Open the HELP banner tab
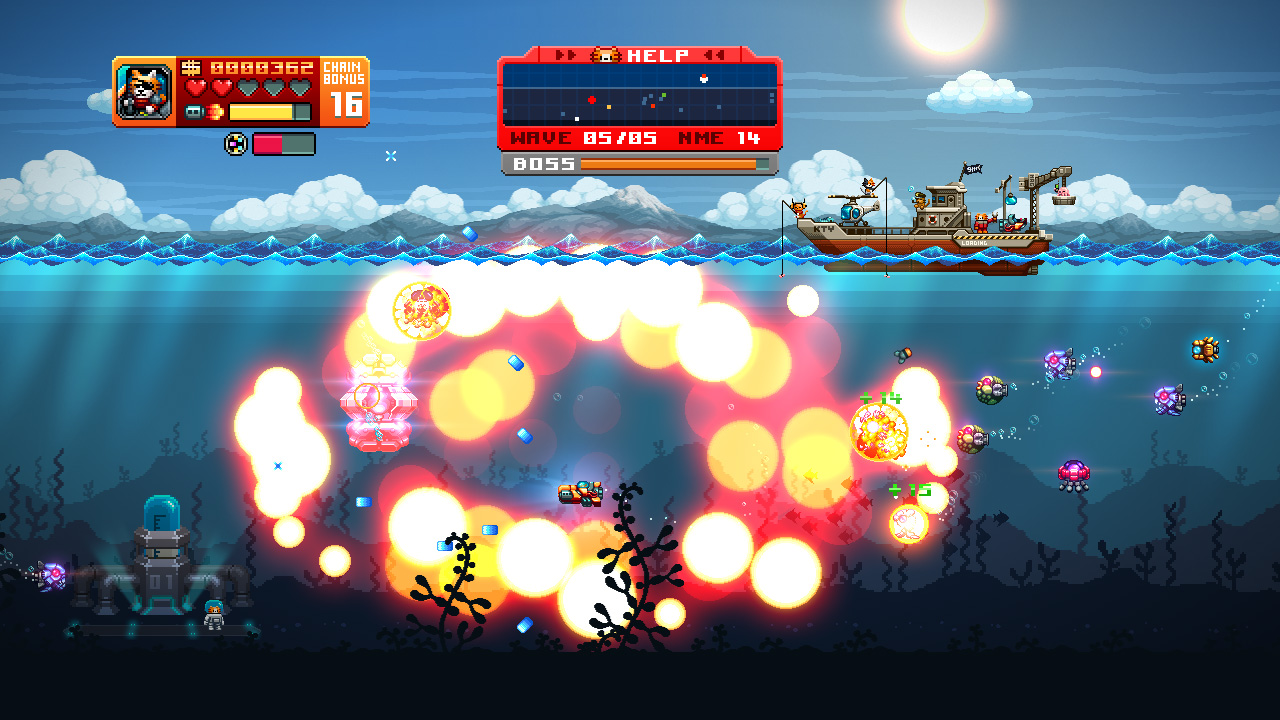 click(x=655, y=55)
